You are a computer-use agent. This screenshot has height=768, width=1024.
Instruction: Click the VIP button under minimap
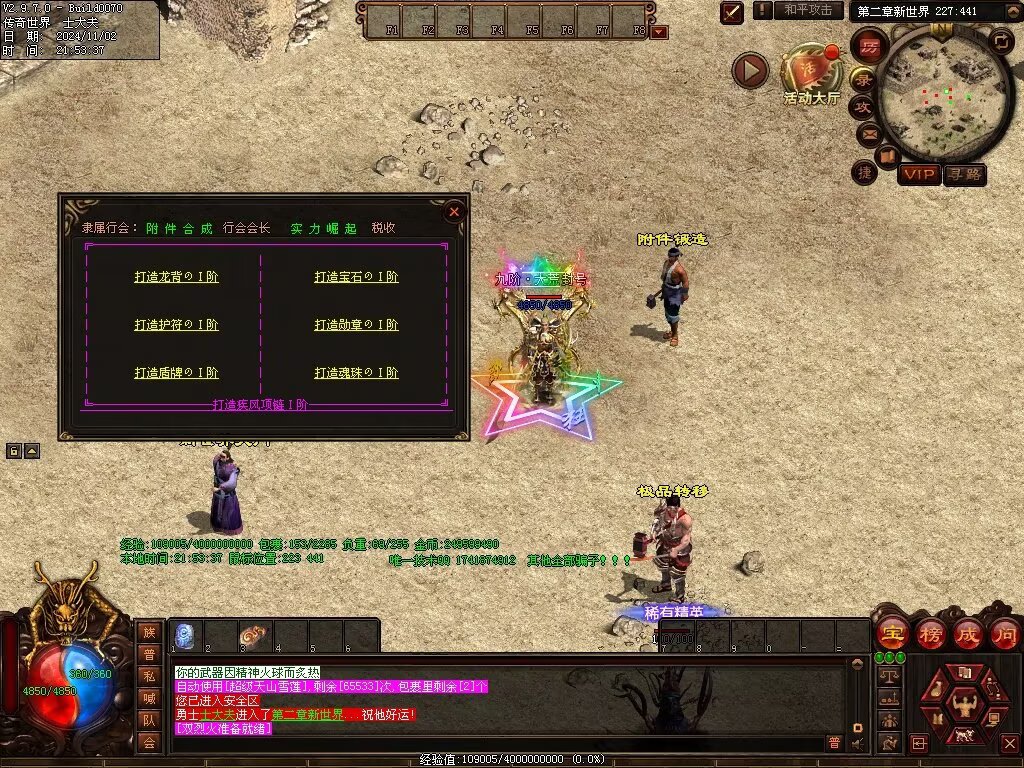coord(919,175)
